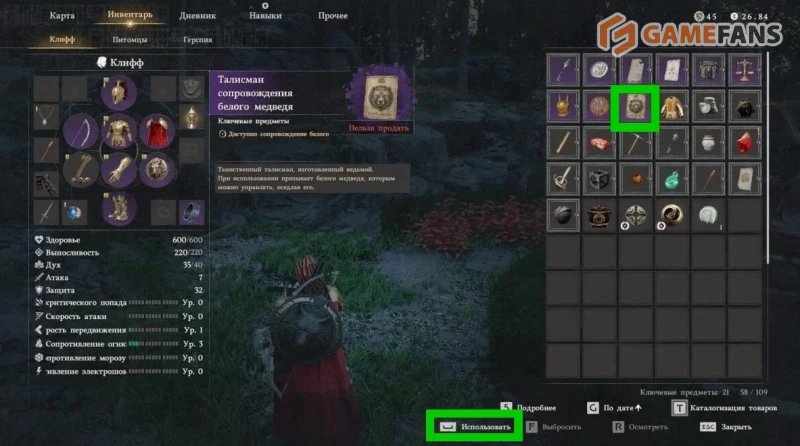Image resolution: width=800 pixels, height=446 pixels.
Task: Click the Использовать button
Action: (x=478, y=427)
